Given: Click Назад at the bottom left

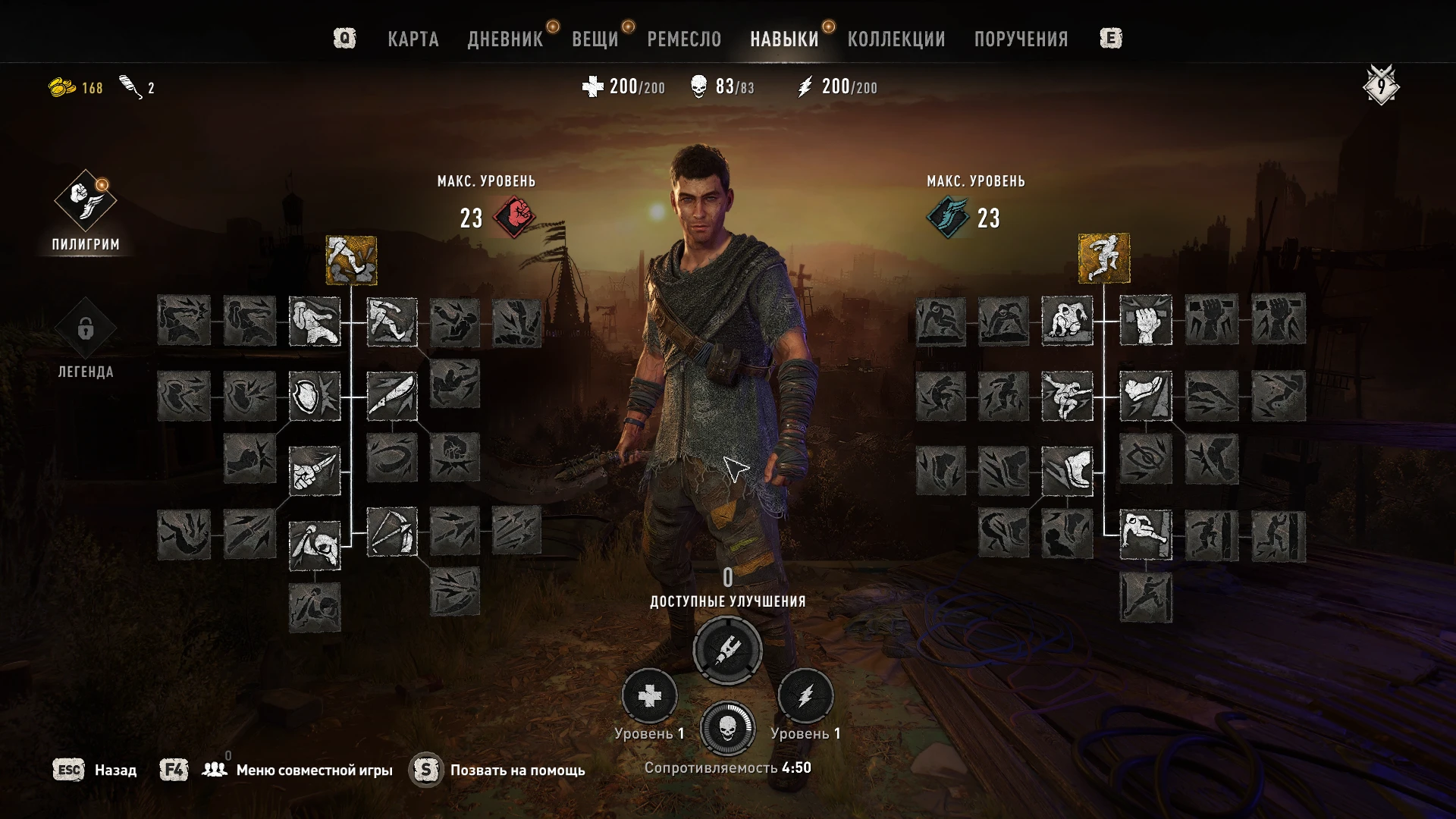Looking at the screenshot, I should click(x=114, y=769).
